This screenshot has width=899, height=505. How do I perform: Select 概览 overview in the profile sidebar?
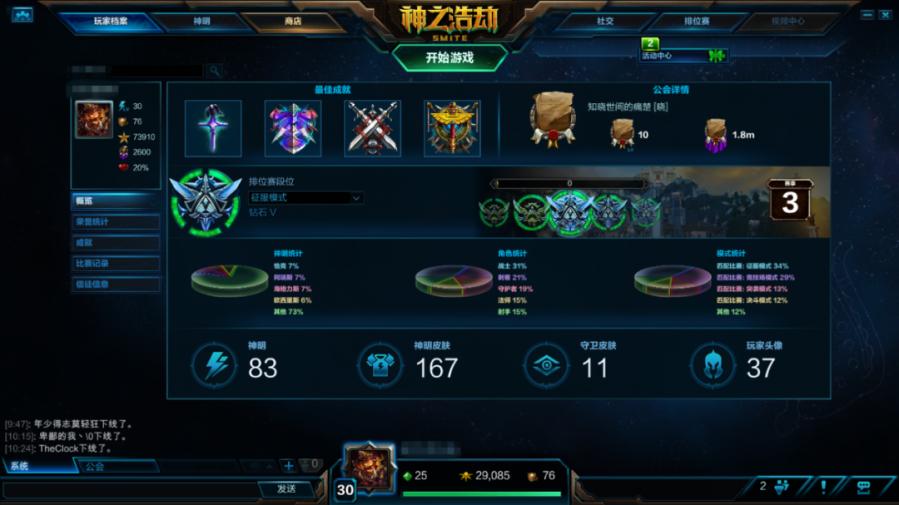116,200
